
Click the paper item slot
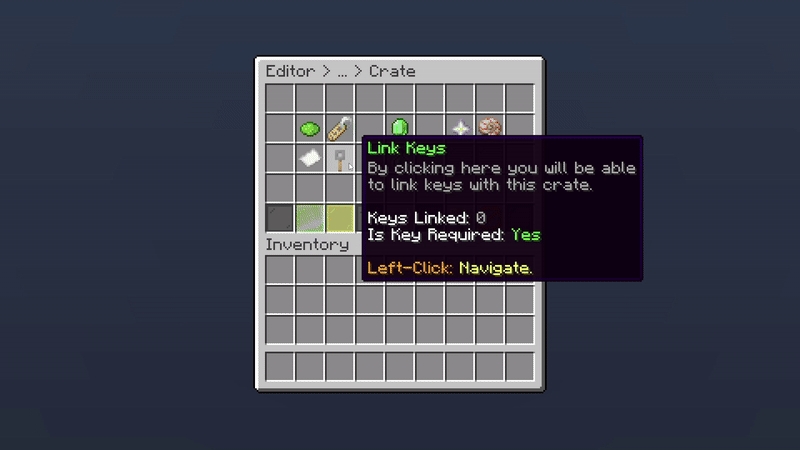point(309,159)
